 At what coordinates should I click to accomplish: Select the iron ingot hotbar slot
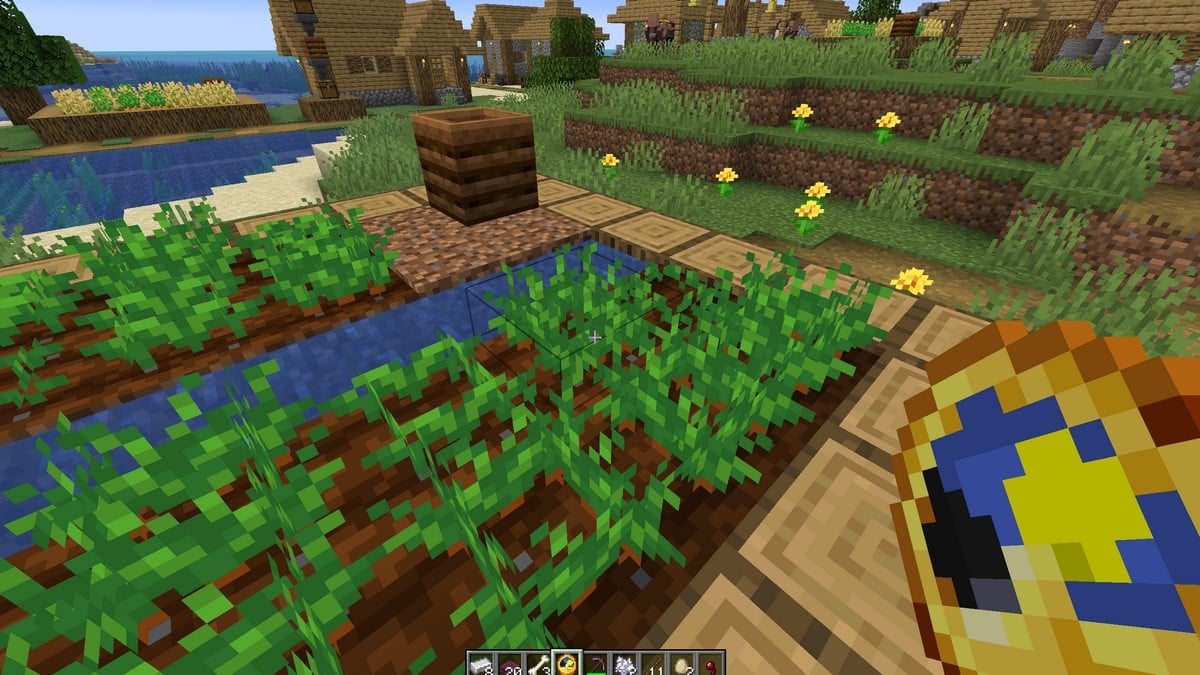pyautogui.click(x=481, y=663)
